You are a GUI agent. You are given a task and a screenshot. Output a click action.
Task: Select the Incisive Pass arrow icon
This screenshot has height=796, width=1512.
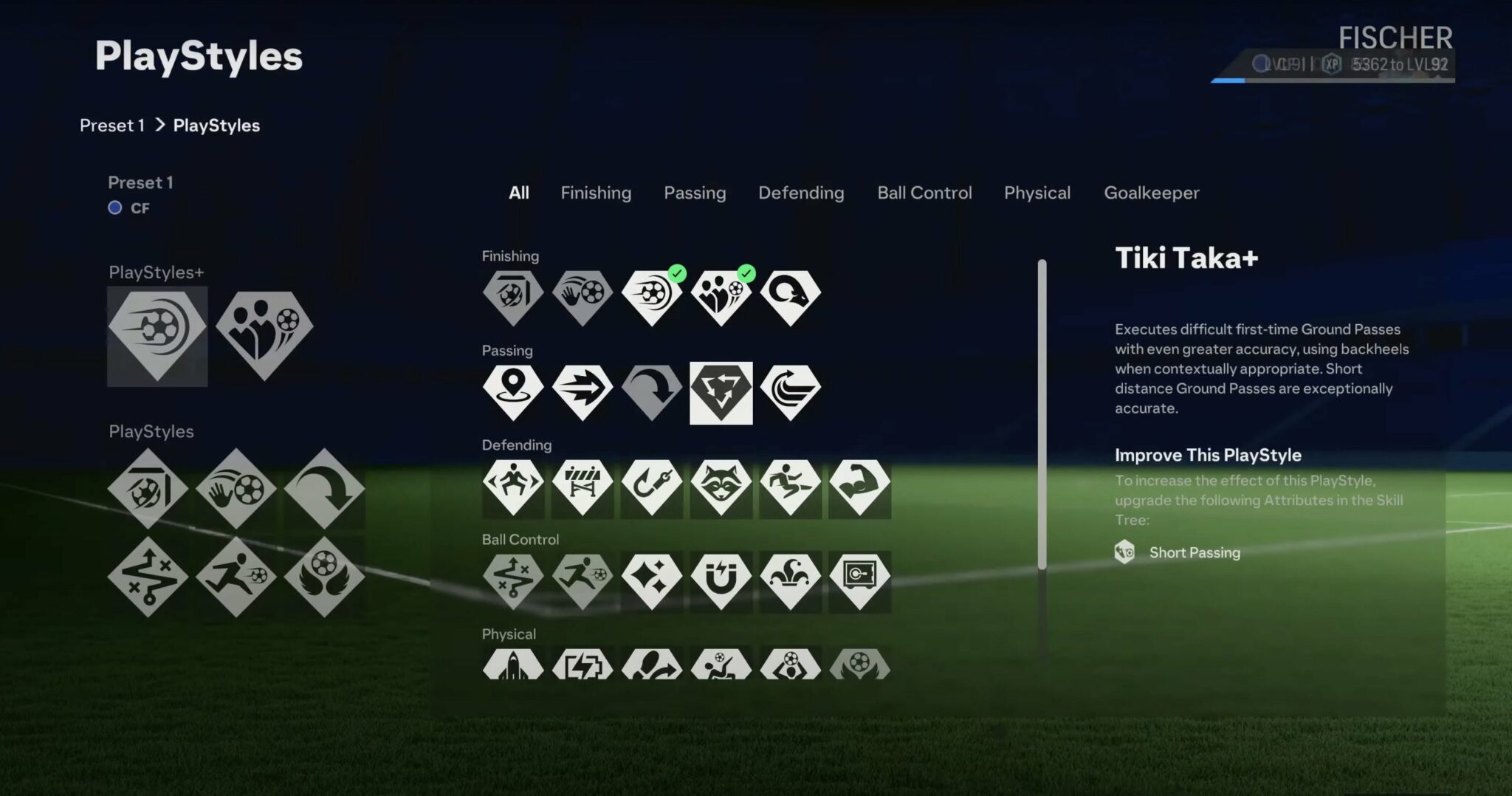[x=582, y=390]
